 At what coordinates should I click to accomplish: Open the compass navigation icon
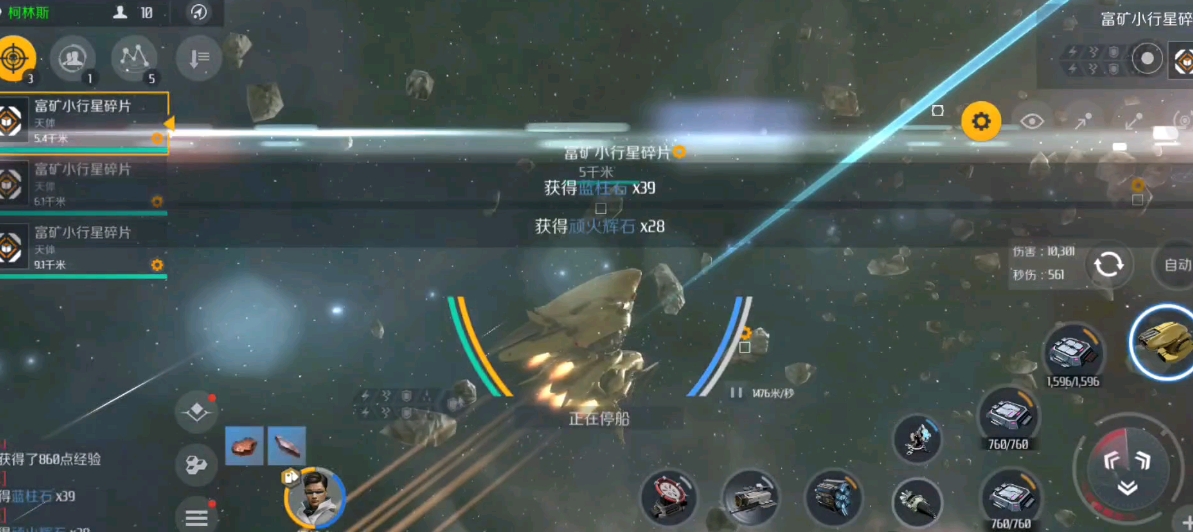[x=199, y=12]
